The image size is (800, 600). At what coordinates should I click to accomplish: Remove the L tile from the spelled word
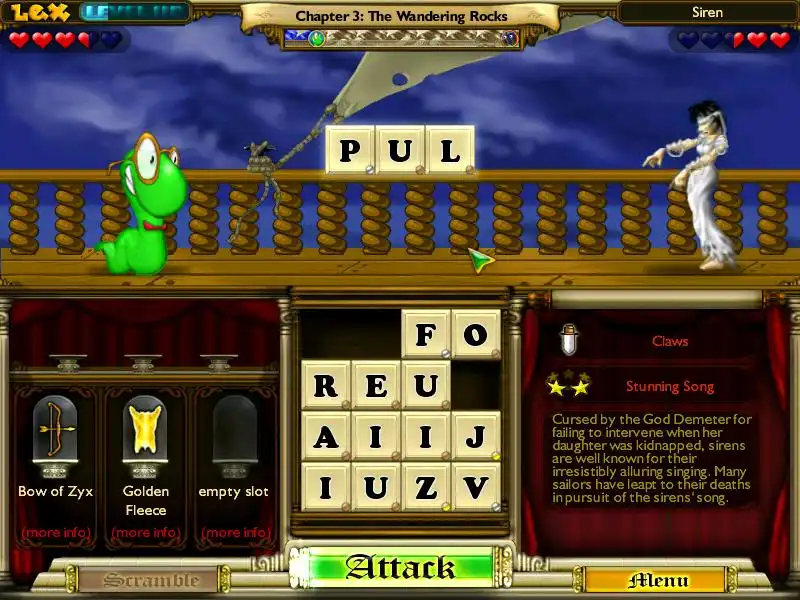point(450,150)
